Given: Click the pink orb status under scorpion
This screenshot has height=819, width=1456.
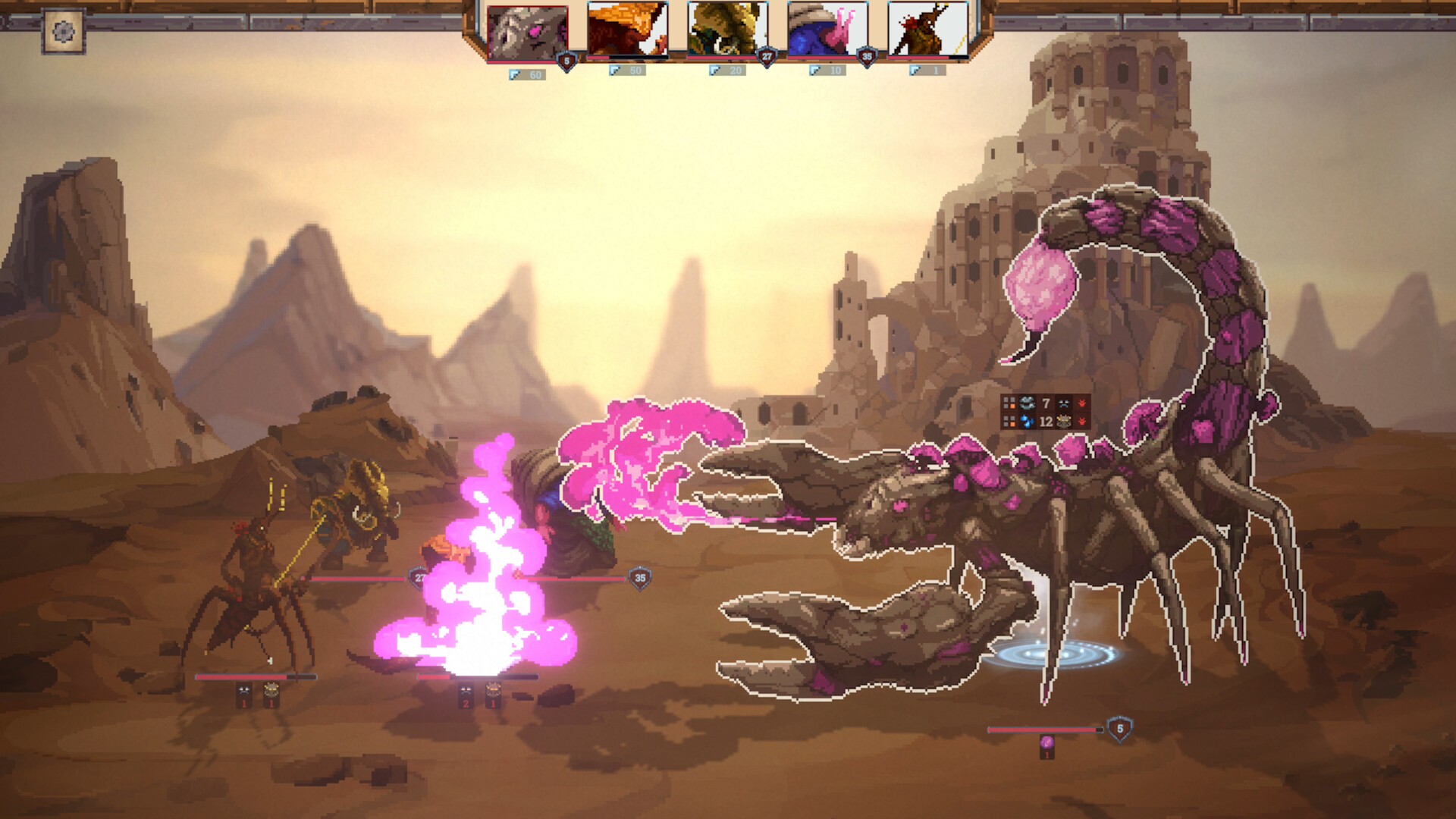Looking at the screenshot, I should pyautogui.click(x=1046, y=742).
